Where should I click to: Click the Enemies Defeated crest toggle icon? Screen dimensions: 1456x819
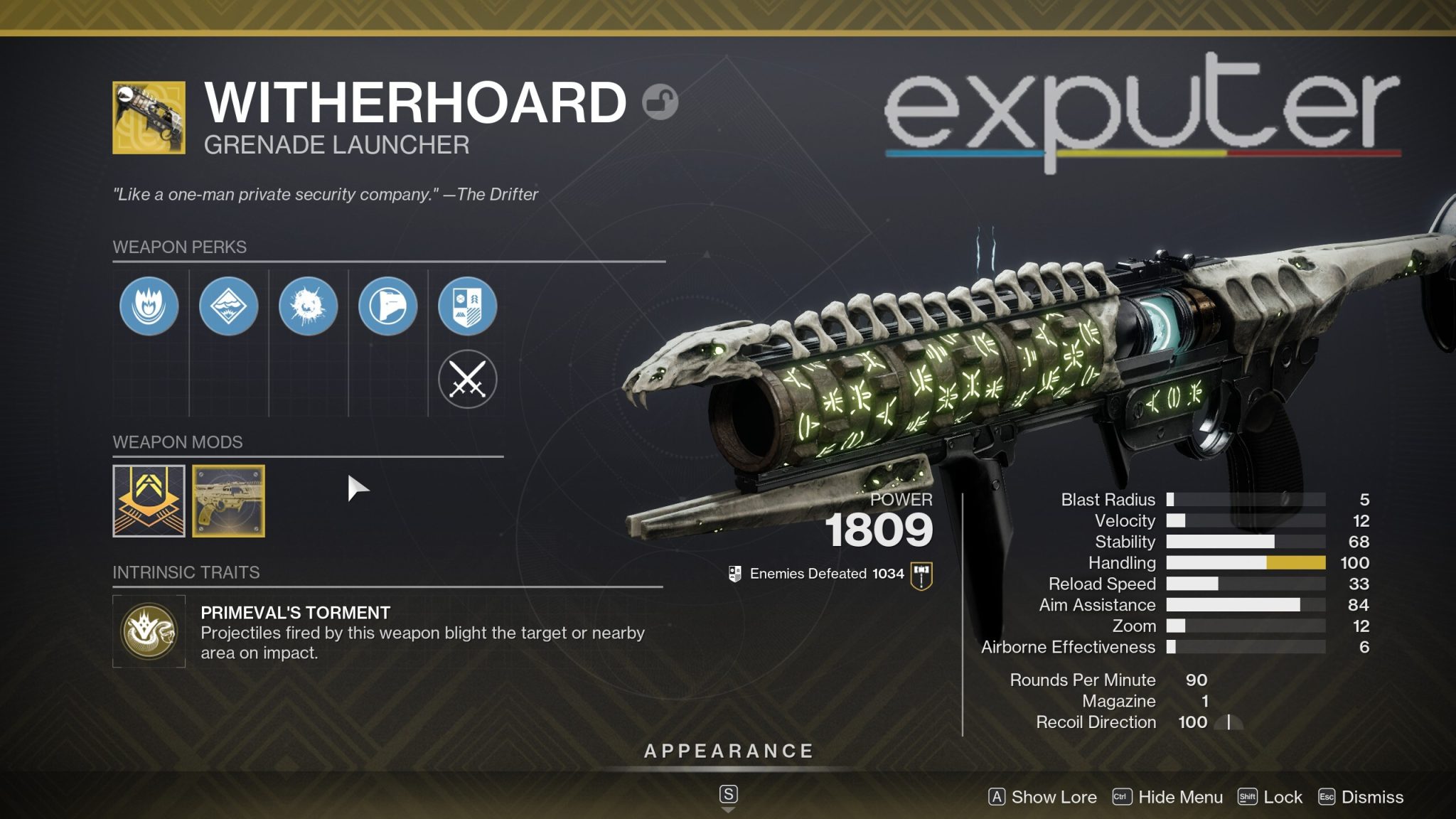[x=734, y=572]
